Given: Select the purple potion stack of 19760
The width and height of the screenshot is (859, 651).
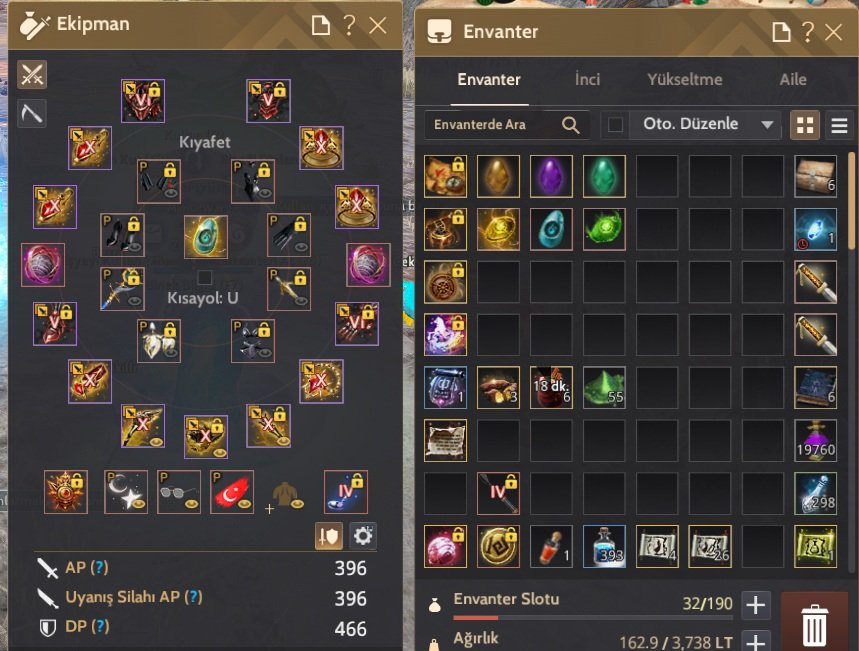Looking at the screenshot, I should 815,440.
